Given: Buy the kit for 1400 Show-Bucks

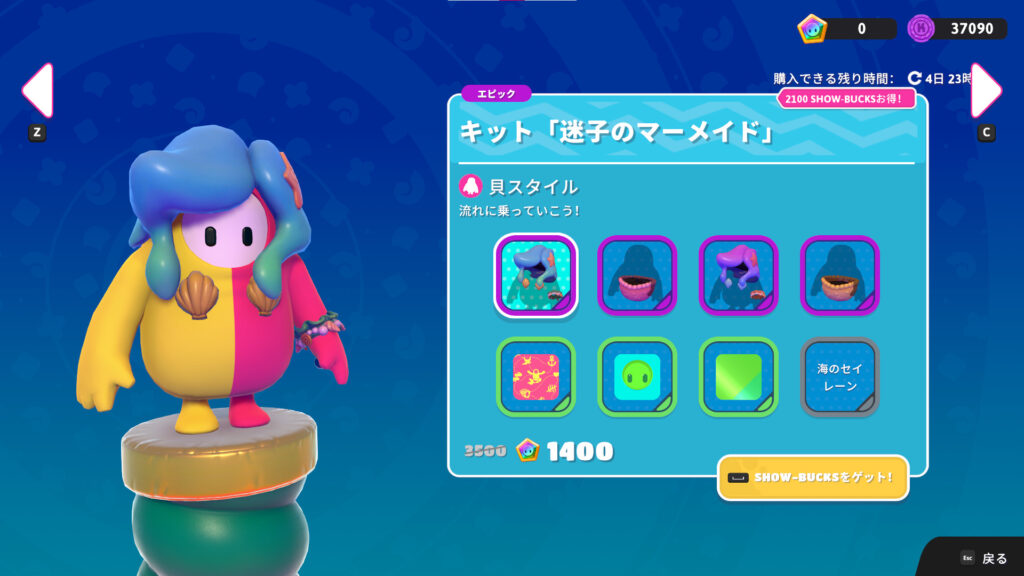Looking at the screenshot, I should tap(565, 451).
